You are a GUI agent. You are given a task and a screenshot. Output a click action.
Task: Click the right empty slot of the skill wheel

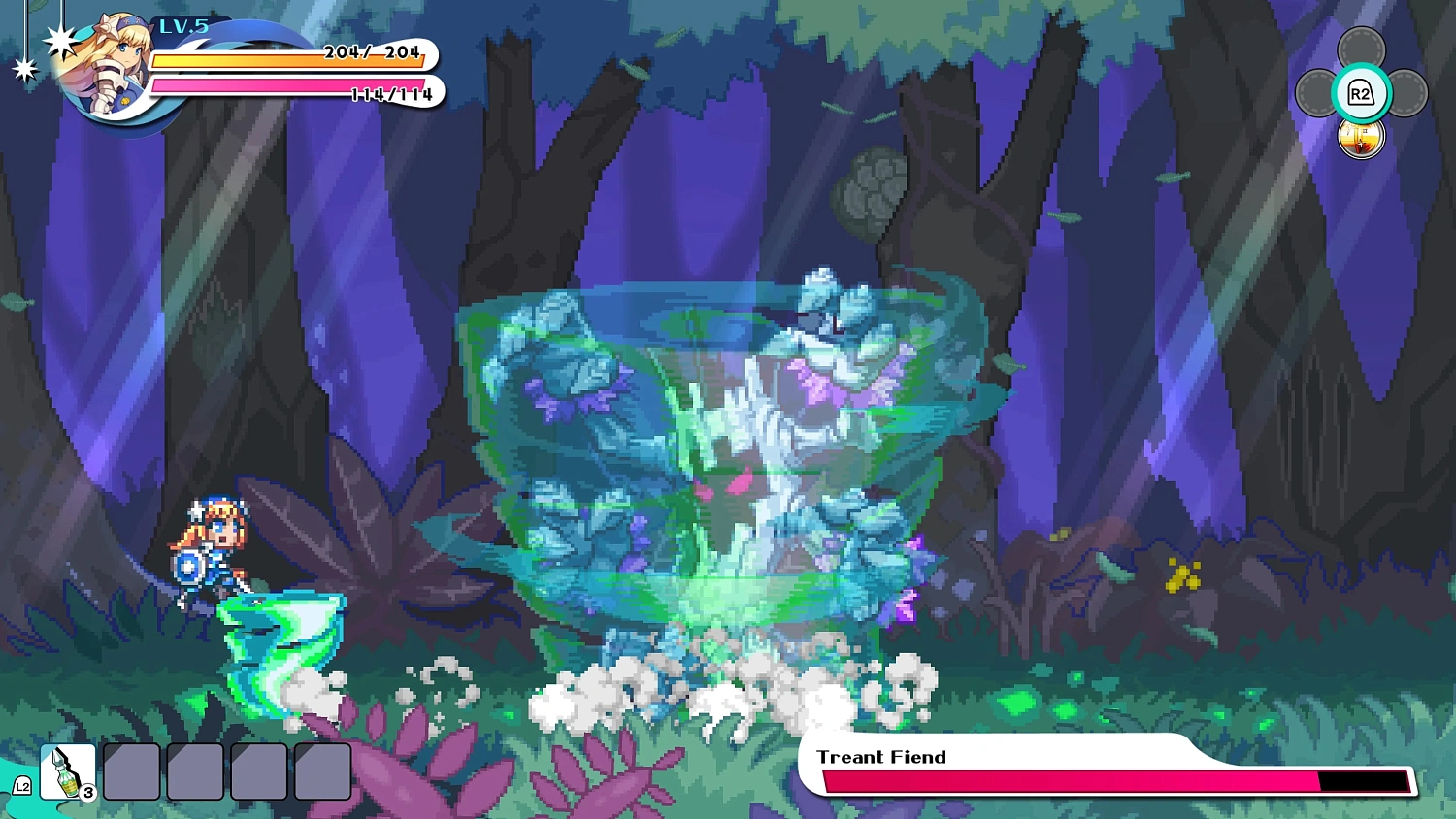point(1406,94)
